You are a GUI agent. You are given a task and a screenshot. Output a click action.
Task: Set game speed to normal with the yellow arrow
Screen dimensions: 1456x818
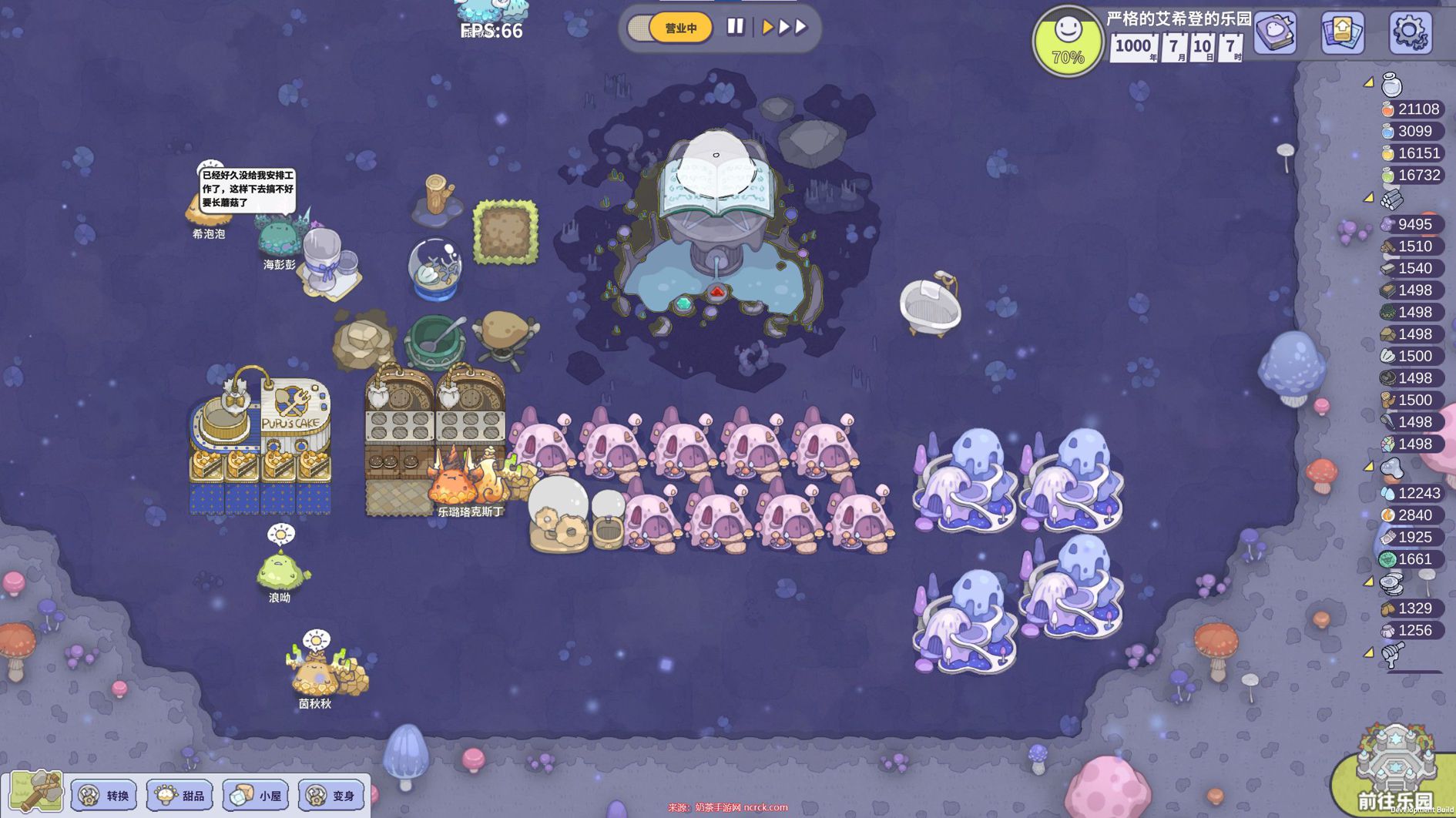pyautogui.click(x=767, y=27)
